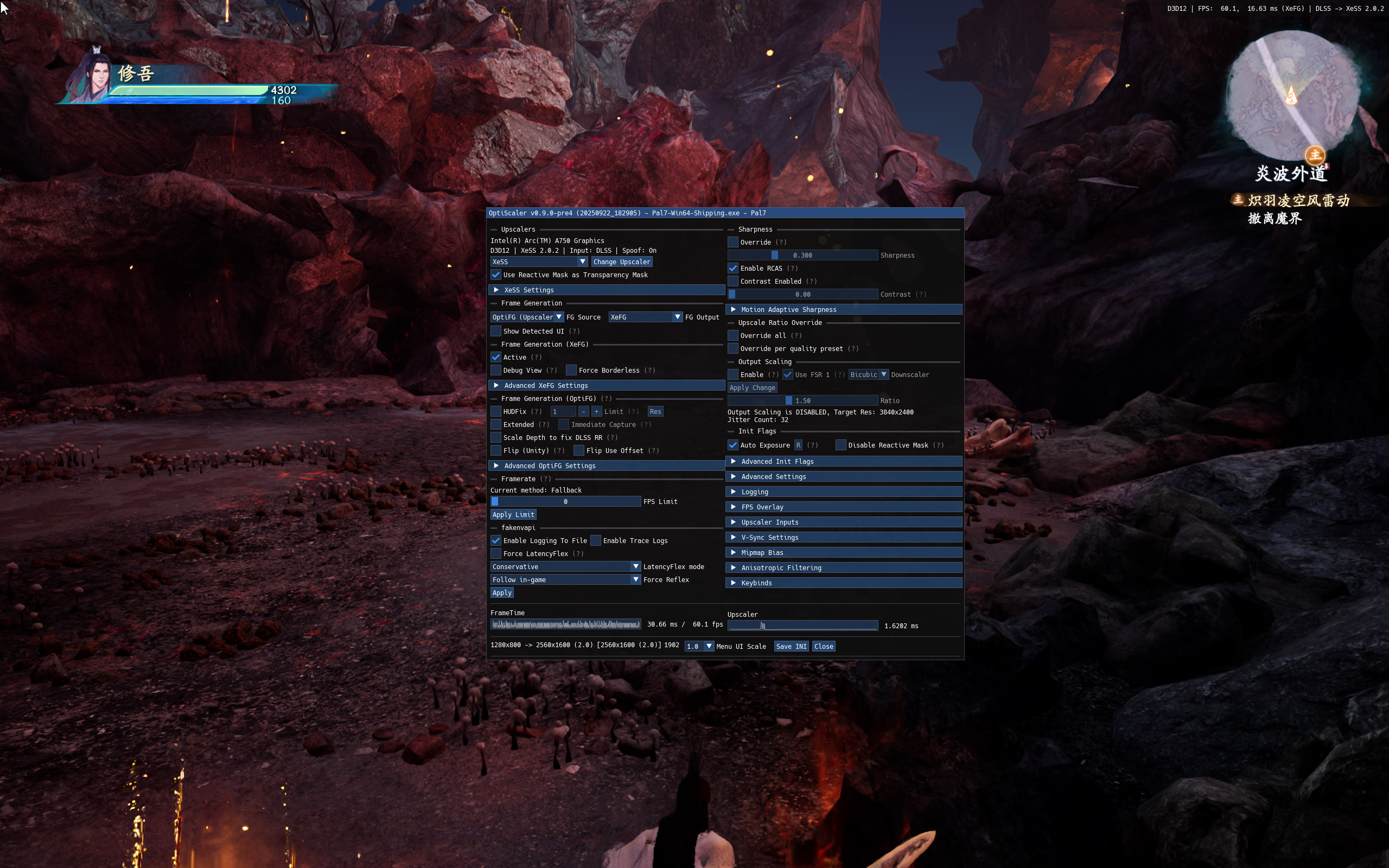Open the LatencyFlex mode dropdown

click(x=565, y=566)
